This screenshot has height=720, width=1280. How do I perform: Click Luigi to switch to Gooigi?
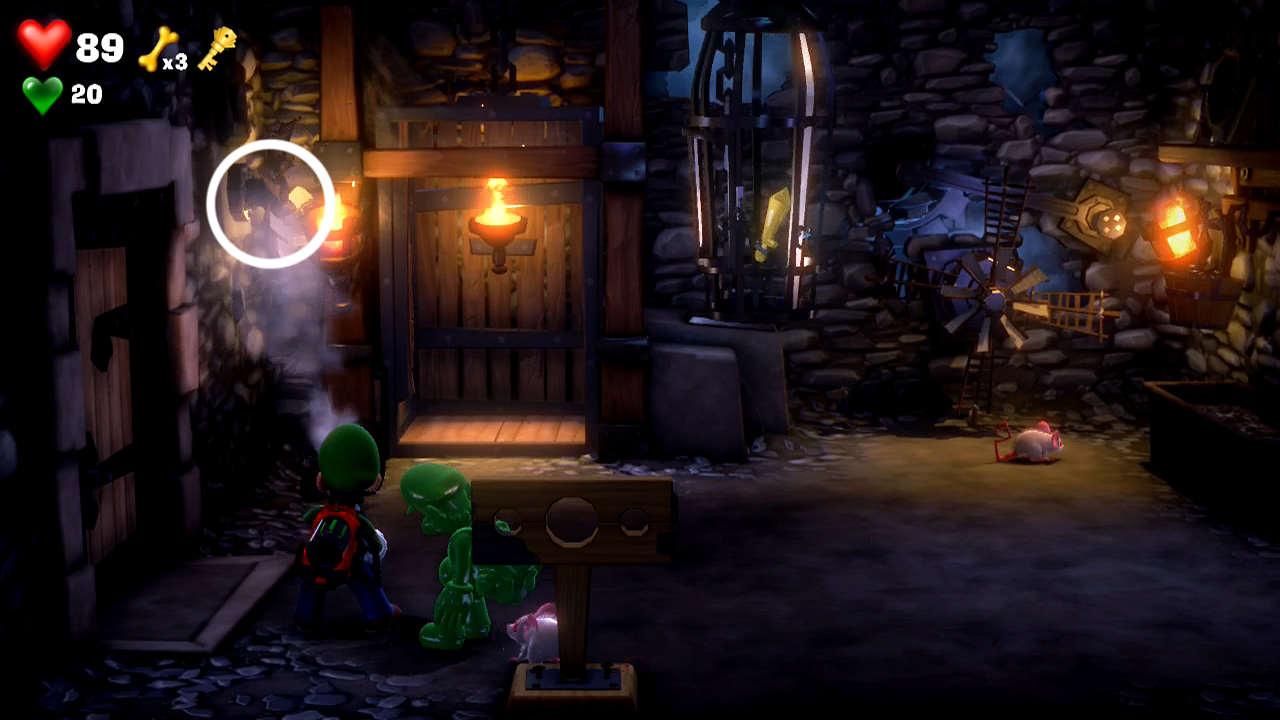pos(338,540)
